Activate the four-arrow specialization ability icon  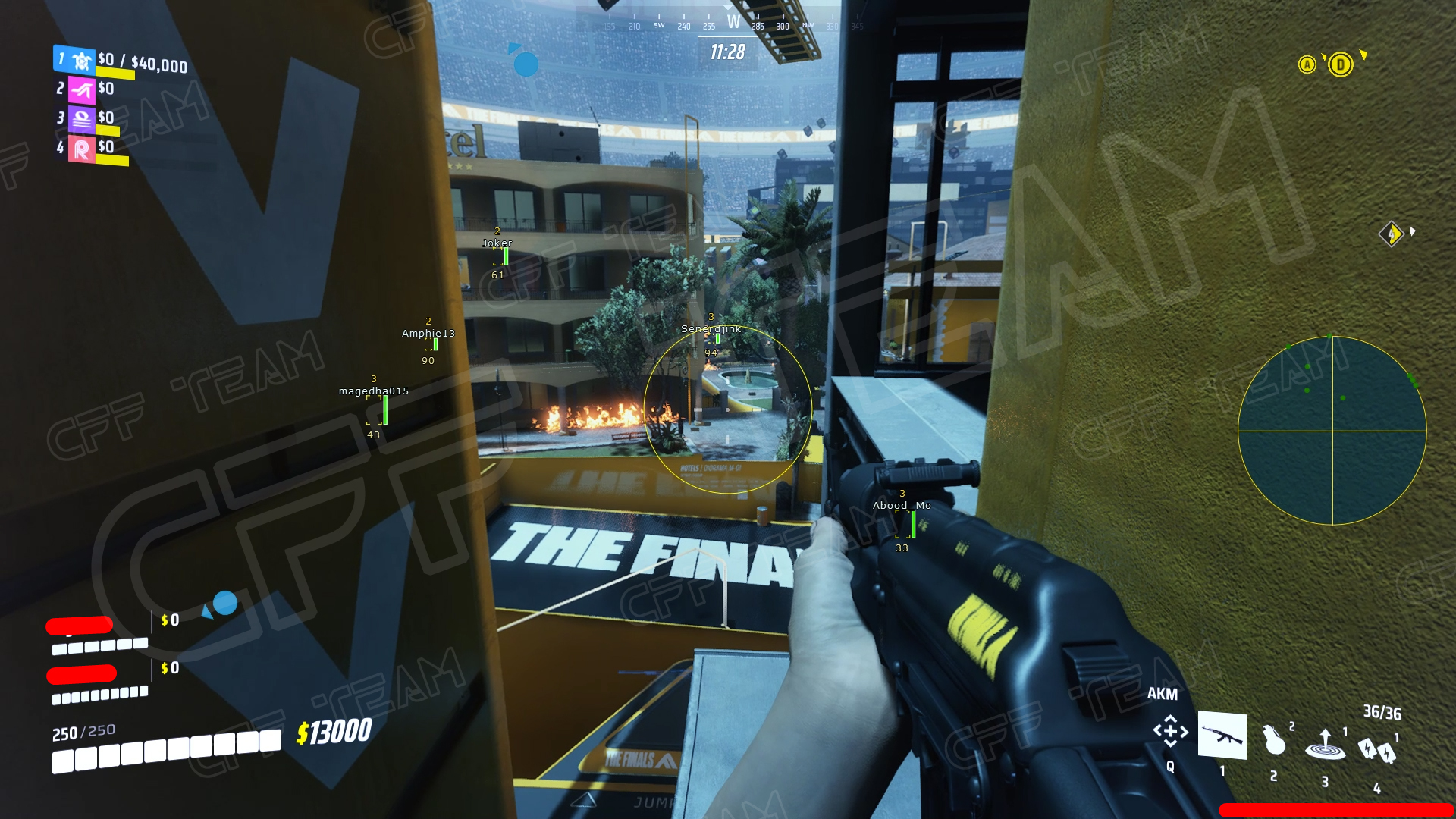[x=1170, y=731]
